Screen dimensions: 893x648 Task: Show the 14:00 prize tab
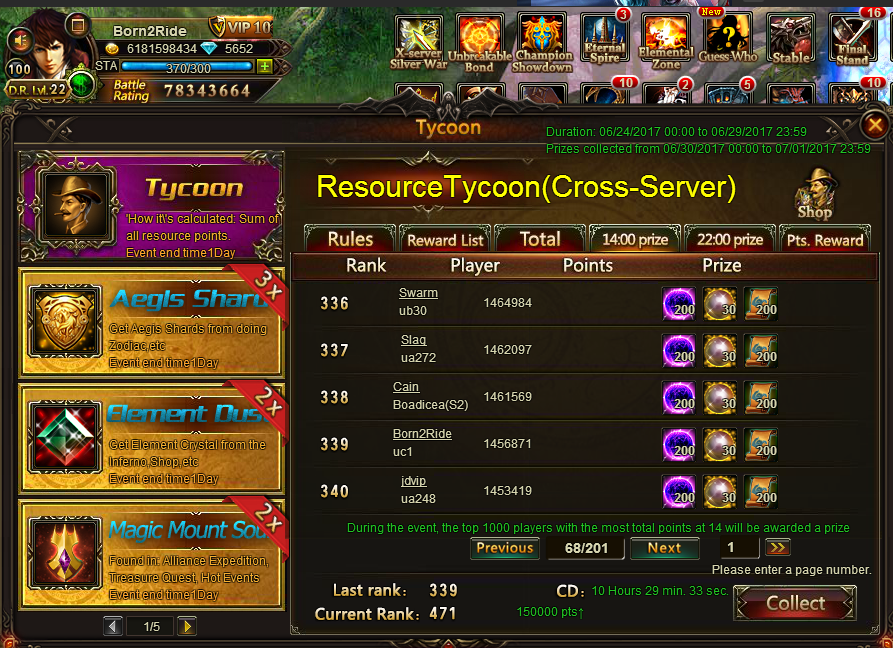tap(634, 240)
